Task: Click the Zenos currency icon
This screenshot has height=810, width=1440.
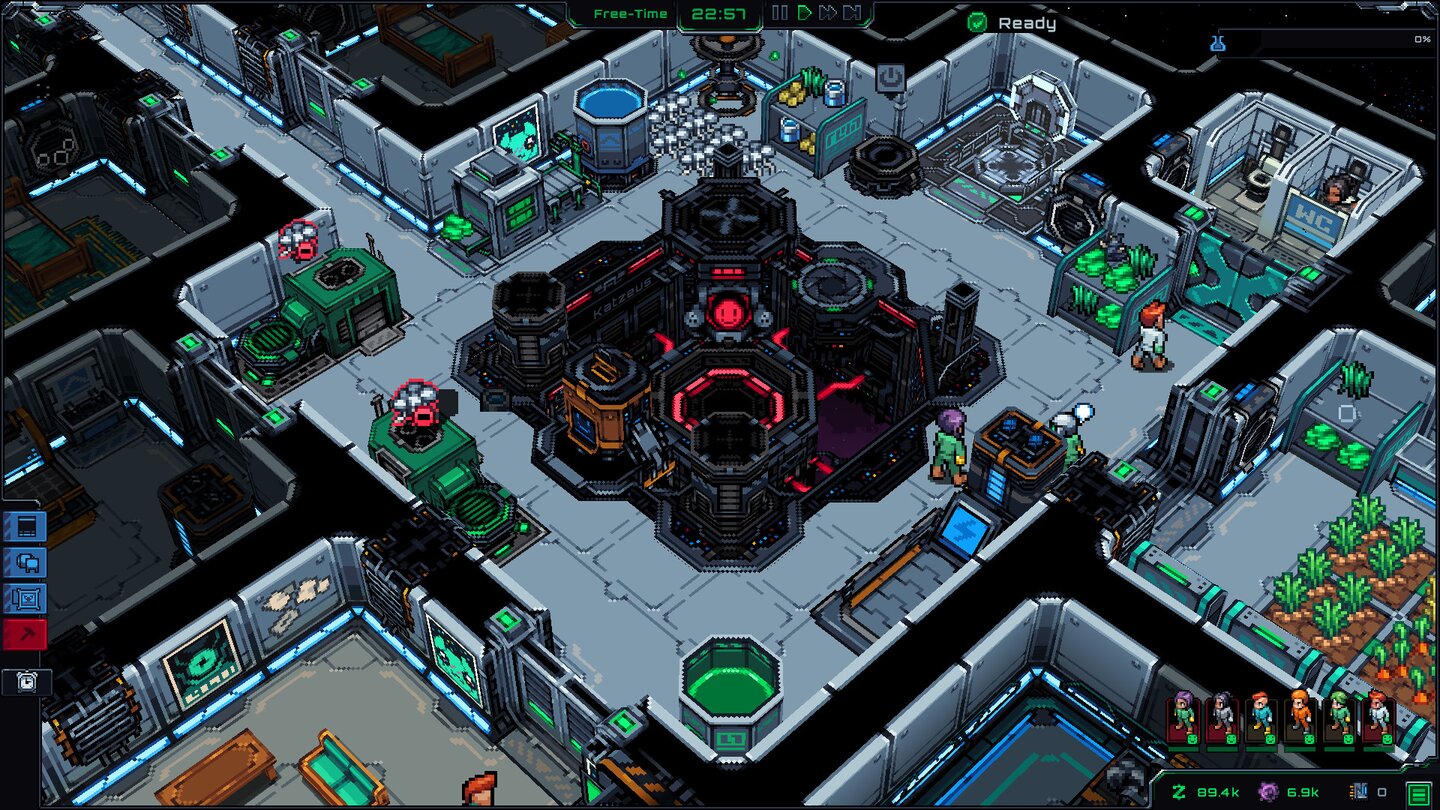Action: click(x=1177, y=790)
